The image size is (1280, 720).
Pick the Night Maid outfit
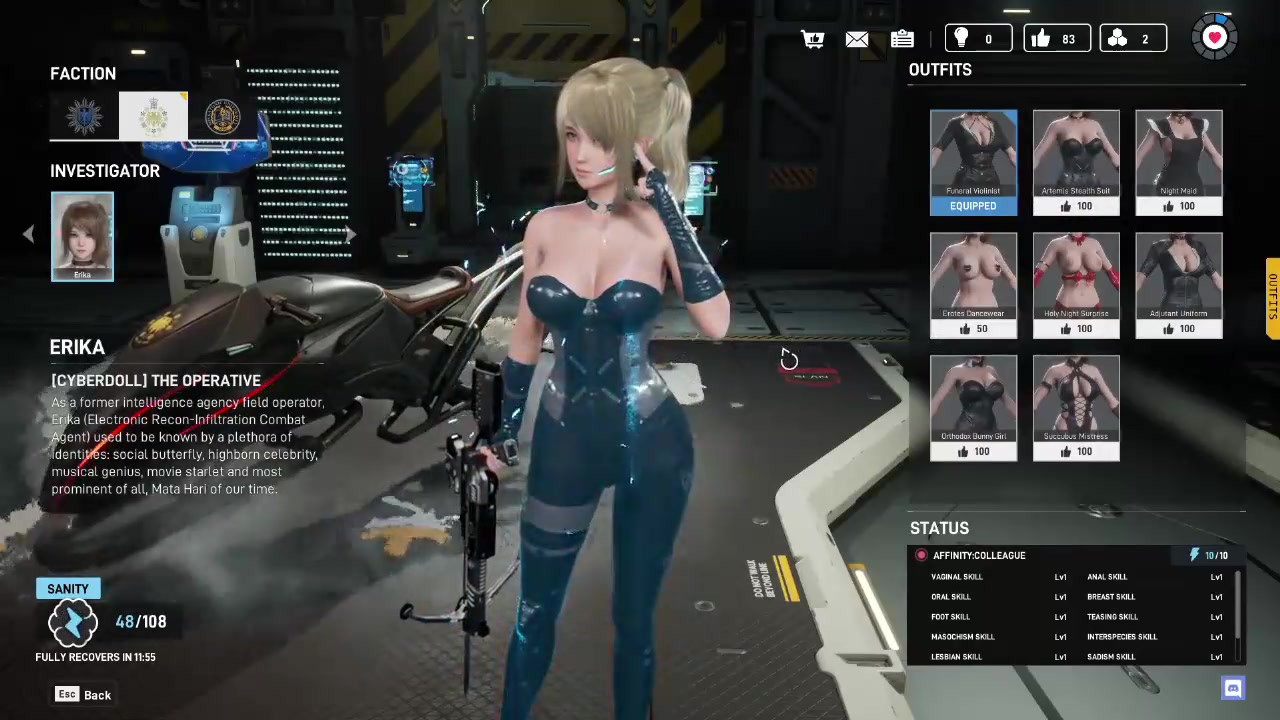pyautogui.click(x=1178, y=162)
